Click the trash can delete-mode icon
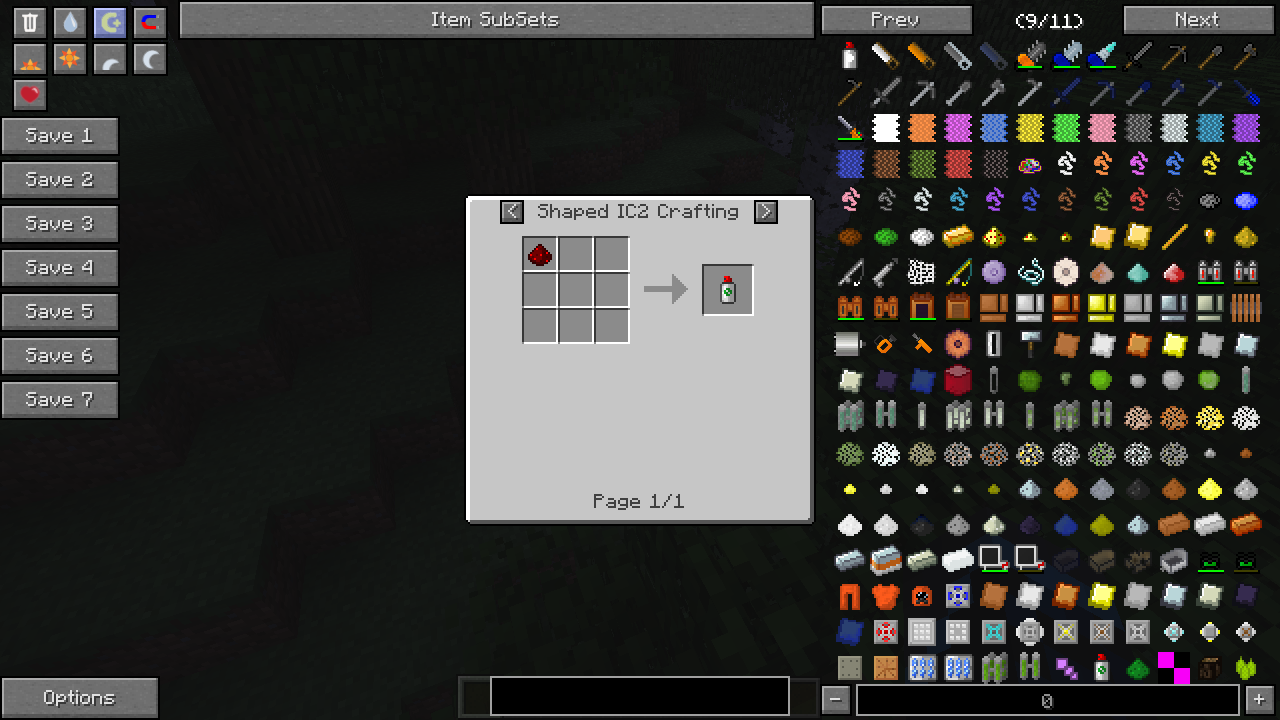Screen dimensions: 1280x720 click(x=30, y=23)
